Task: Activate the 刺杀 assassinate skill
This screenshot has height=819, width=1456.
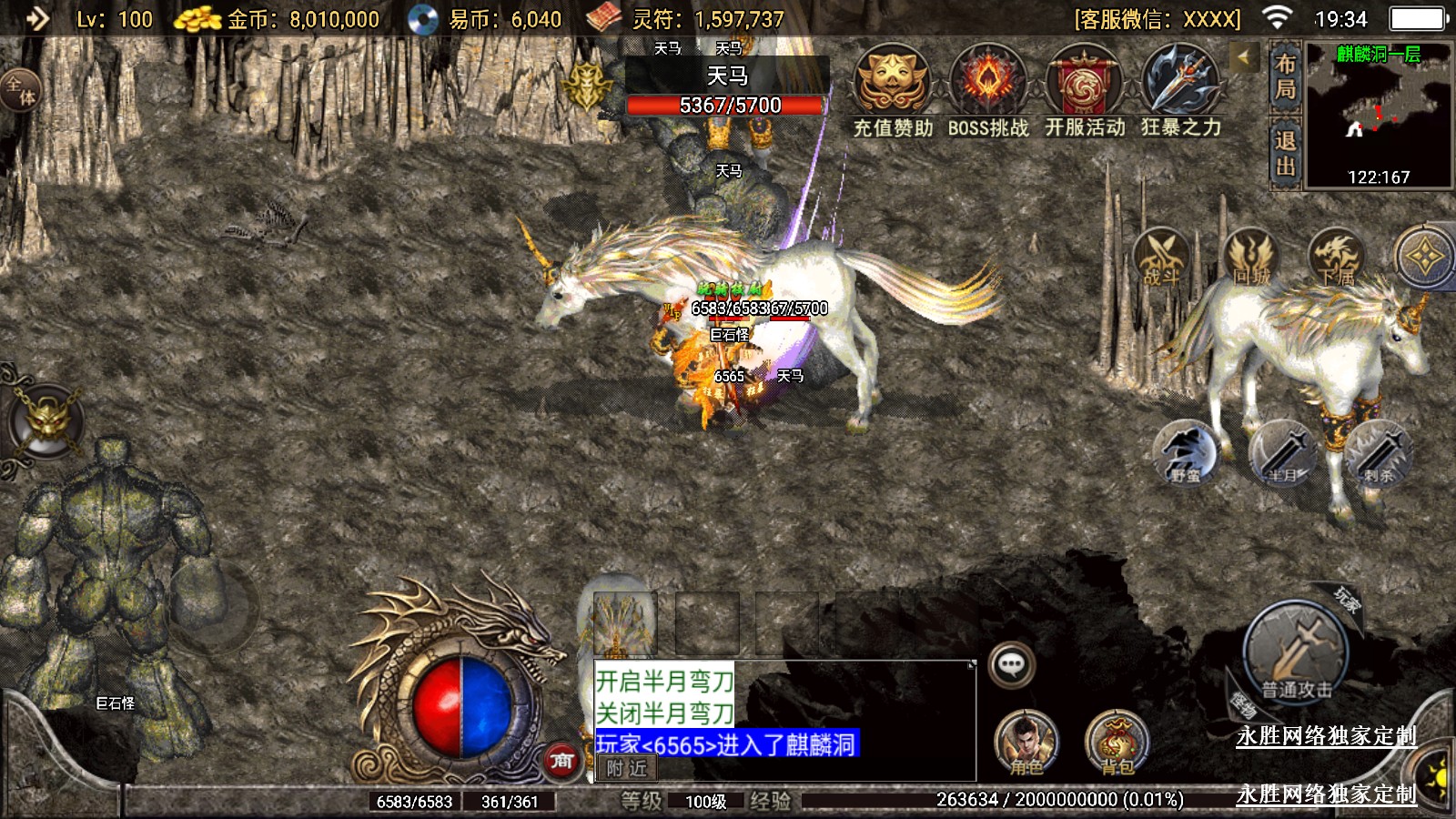Action: click(x=1379, y=453)
